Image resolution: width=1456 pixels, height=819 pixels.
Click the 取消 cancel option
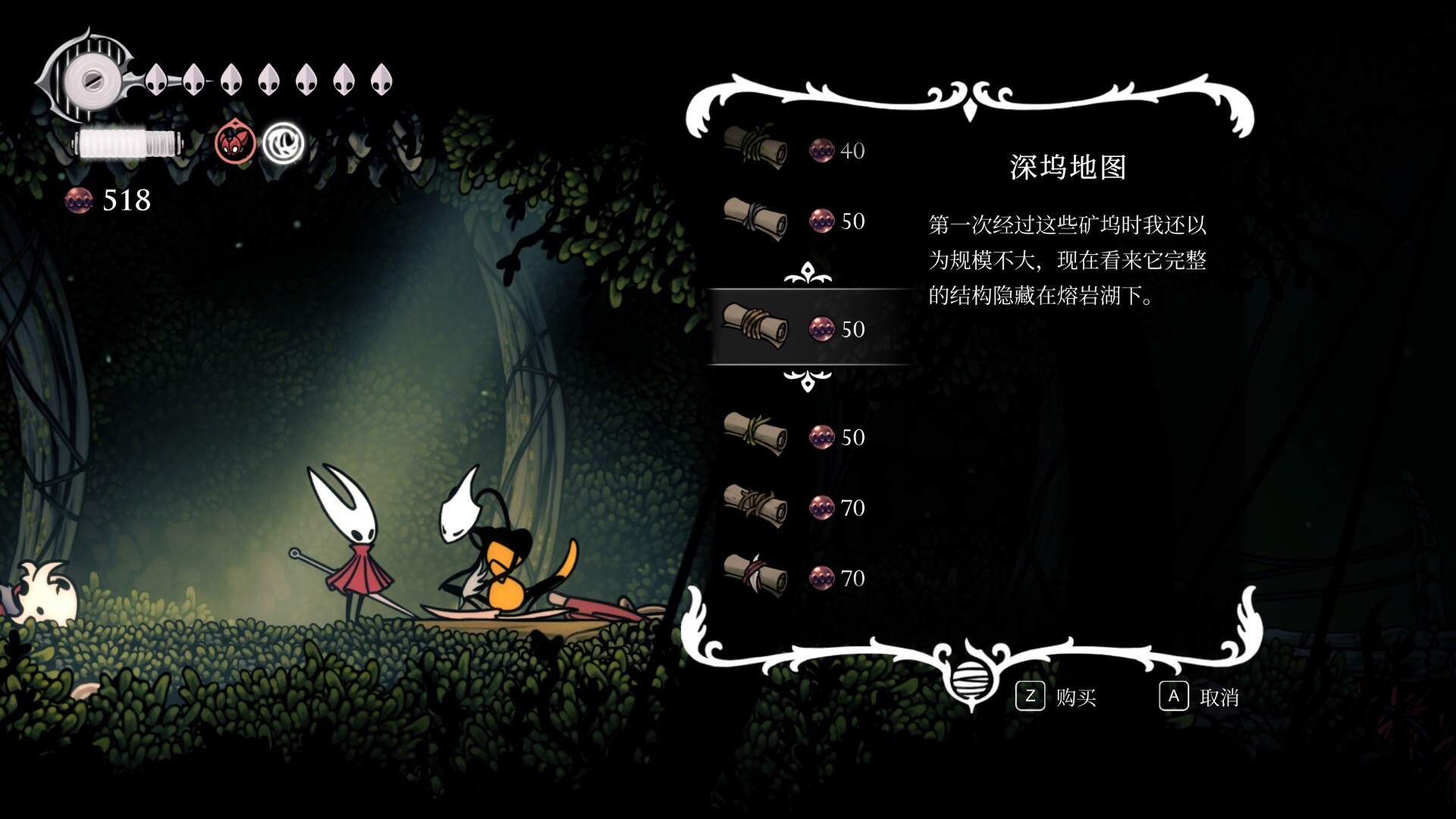coord(1200,697)
